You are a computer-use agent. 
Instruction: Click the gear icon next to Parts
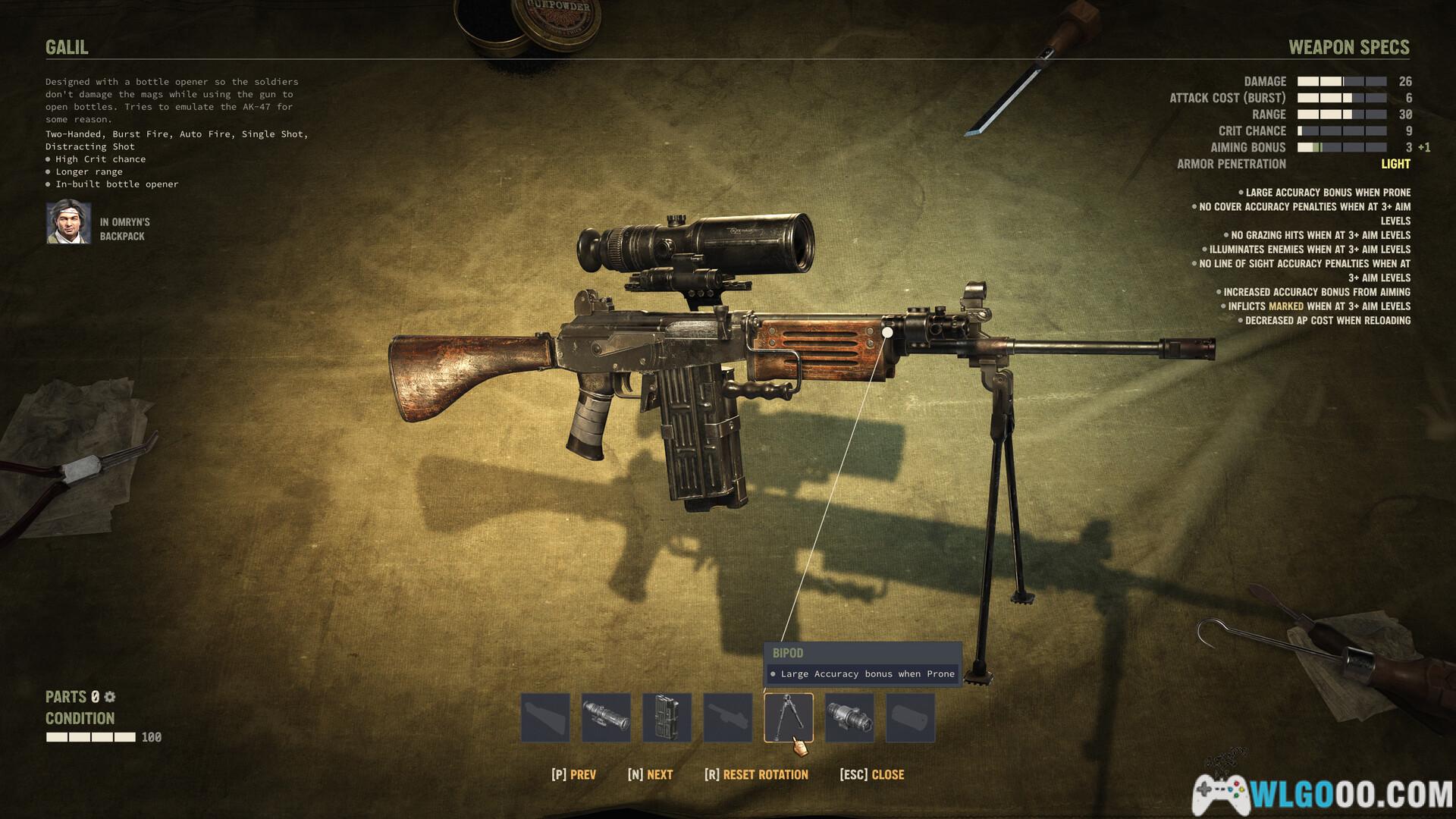pyautogui.click(x=110, y=697)
